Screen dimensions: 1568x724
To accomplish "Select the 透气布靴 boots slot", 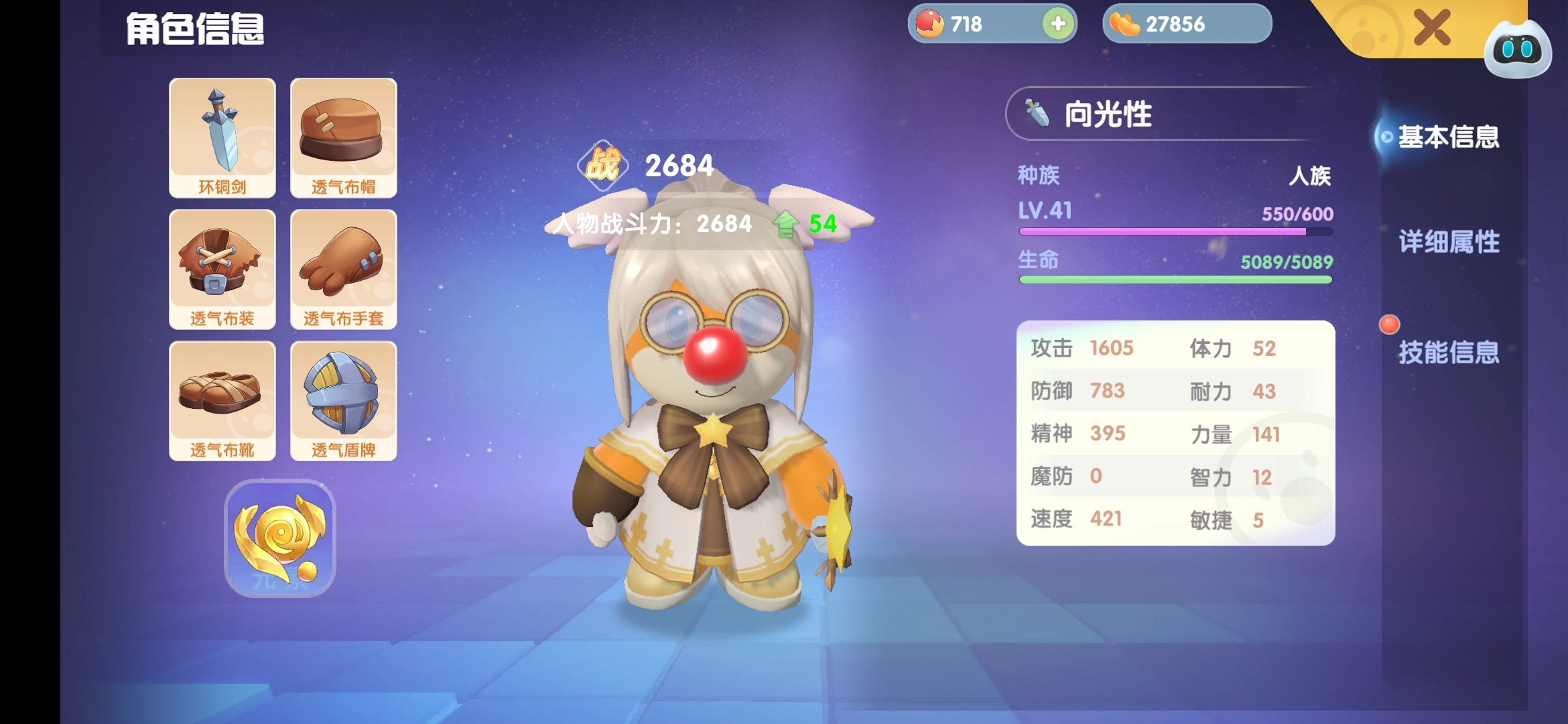I will [x=222, y=400].
